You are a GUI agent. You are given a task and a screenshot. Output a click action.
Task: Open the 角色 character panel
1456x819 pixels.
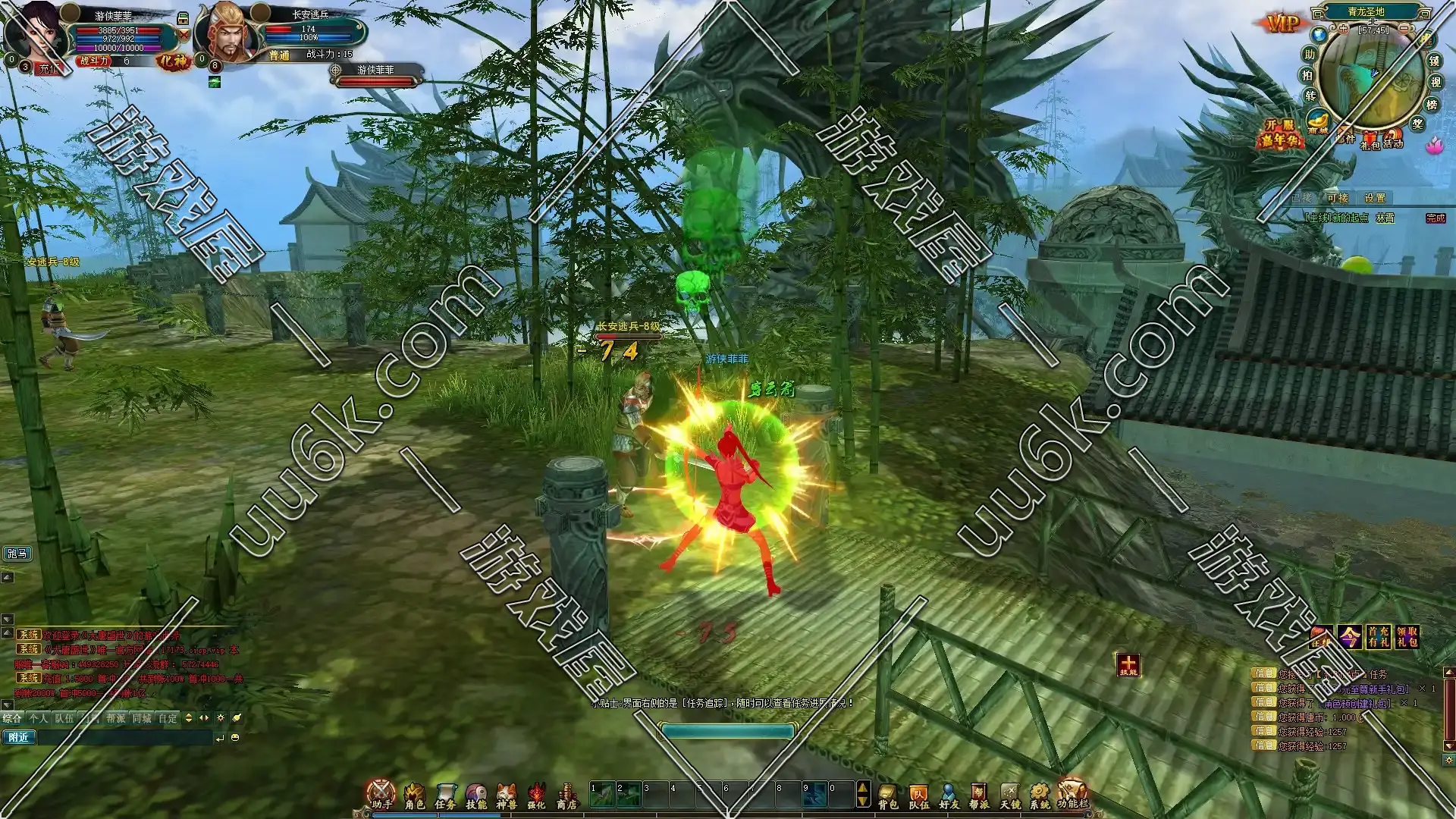click(x=414, y=795)
